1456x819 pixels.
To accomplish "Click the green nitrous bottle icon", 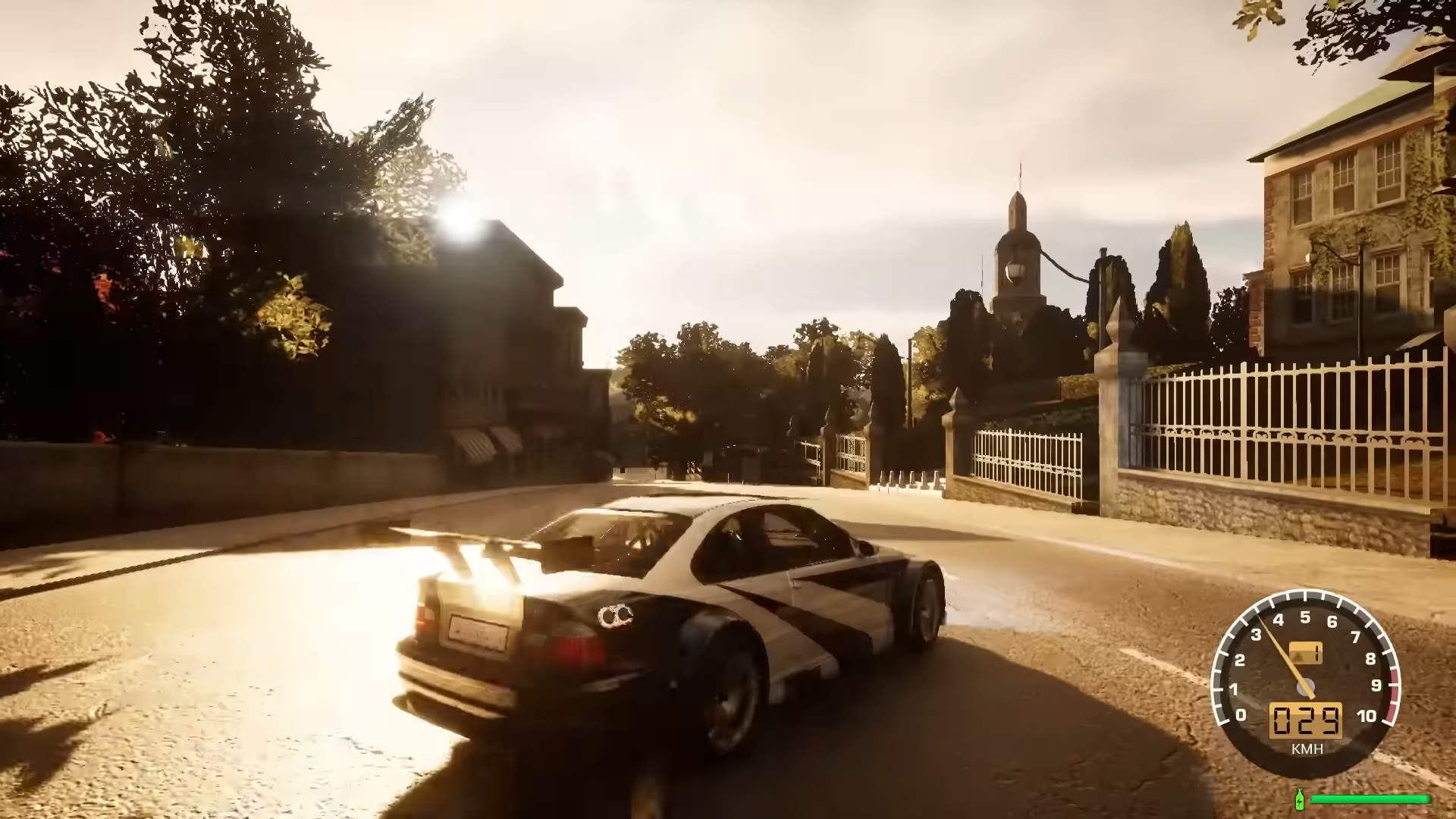I will [1300, 799].
